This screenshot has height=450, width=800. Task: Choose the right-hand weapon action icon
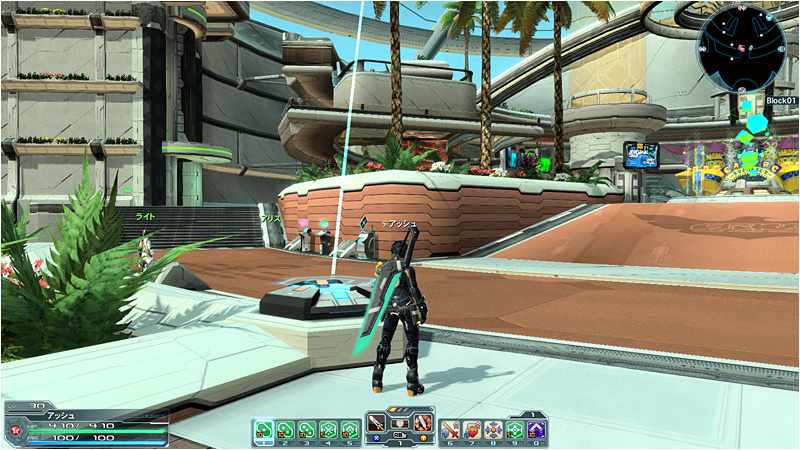point(422,422)
